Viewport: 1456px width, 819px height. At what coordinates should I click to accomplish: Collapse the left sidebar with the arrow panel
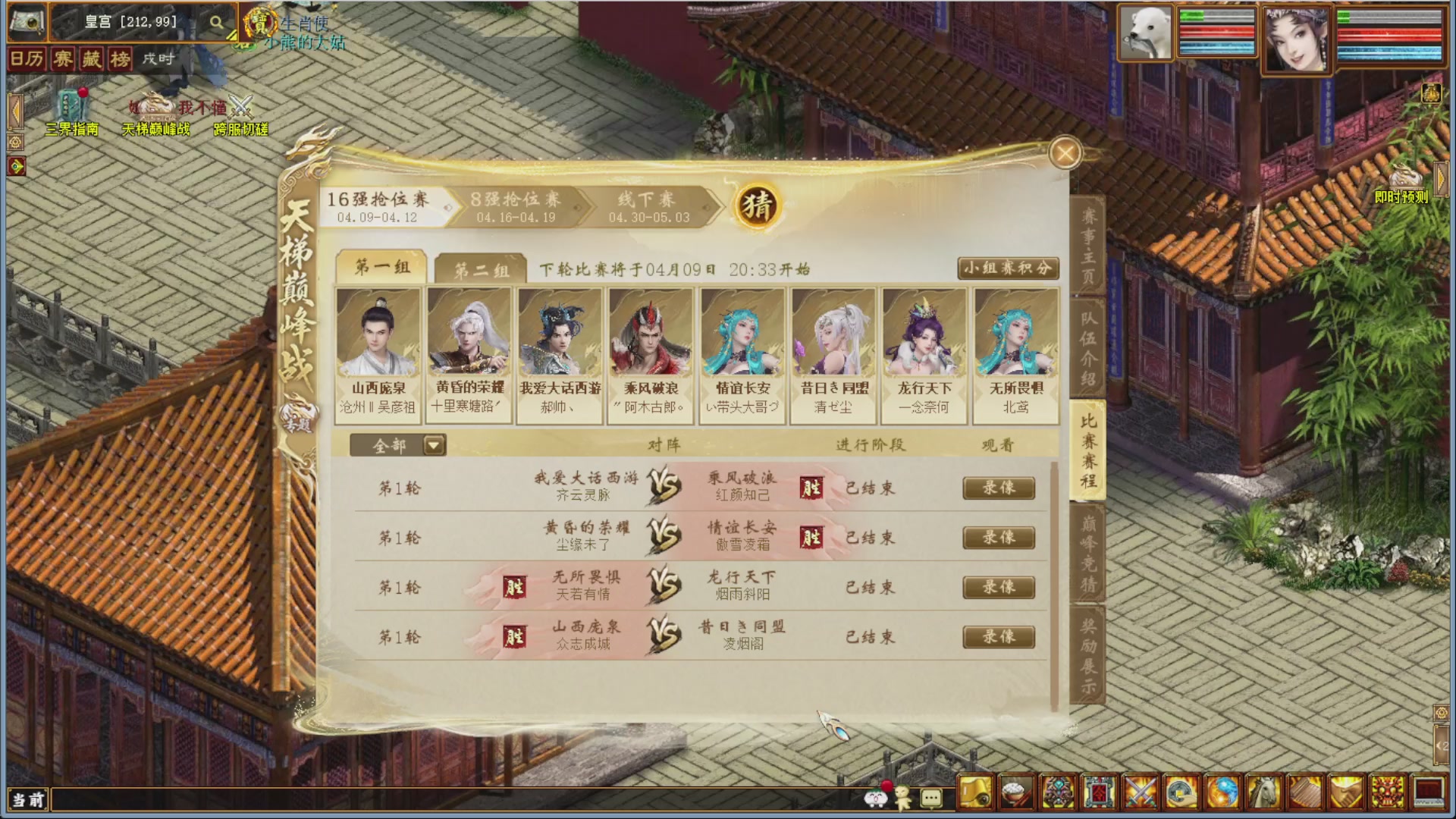[x=15, y=111]
